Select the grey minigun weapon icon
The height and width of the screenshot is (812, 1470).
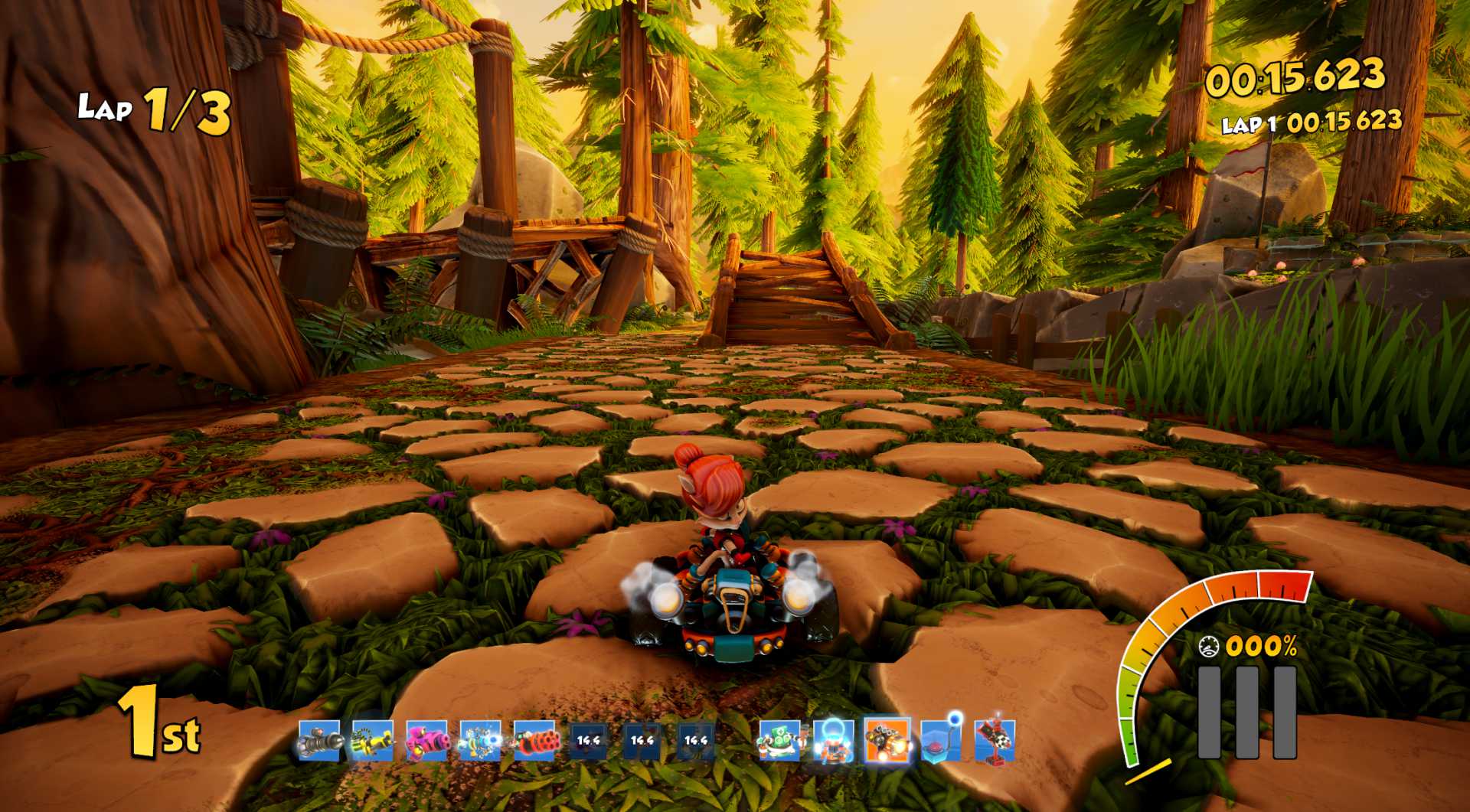click(319, 740)
